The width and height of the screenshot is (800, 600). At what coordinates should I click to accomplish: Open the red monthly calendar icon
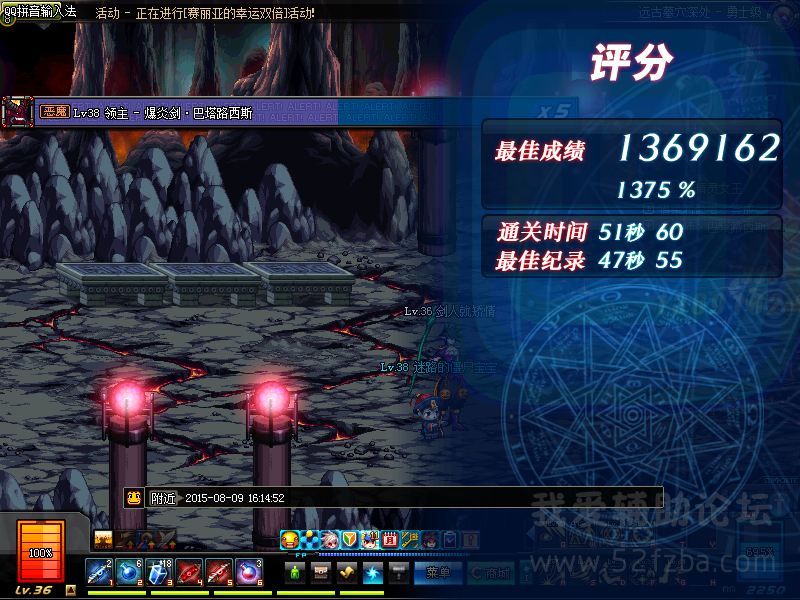pos(390,540)
